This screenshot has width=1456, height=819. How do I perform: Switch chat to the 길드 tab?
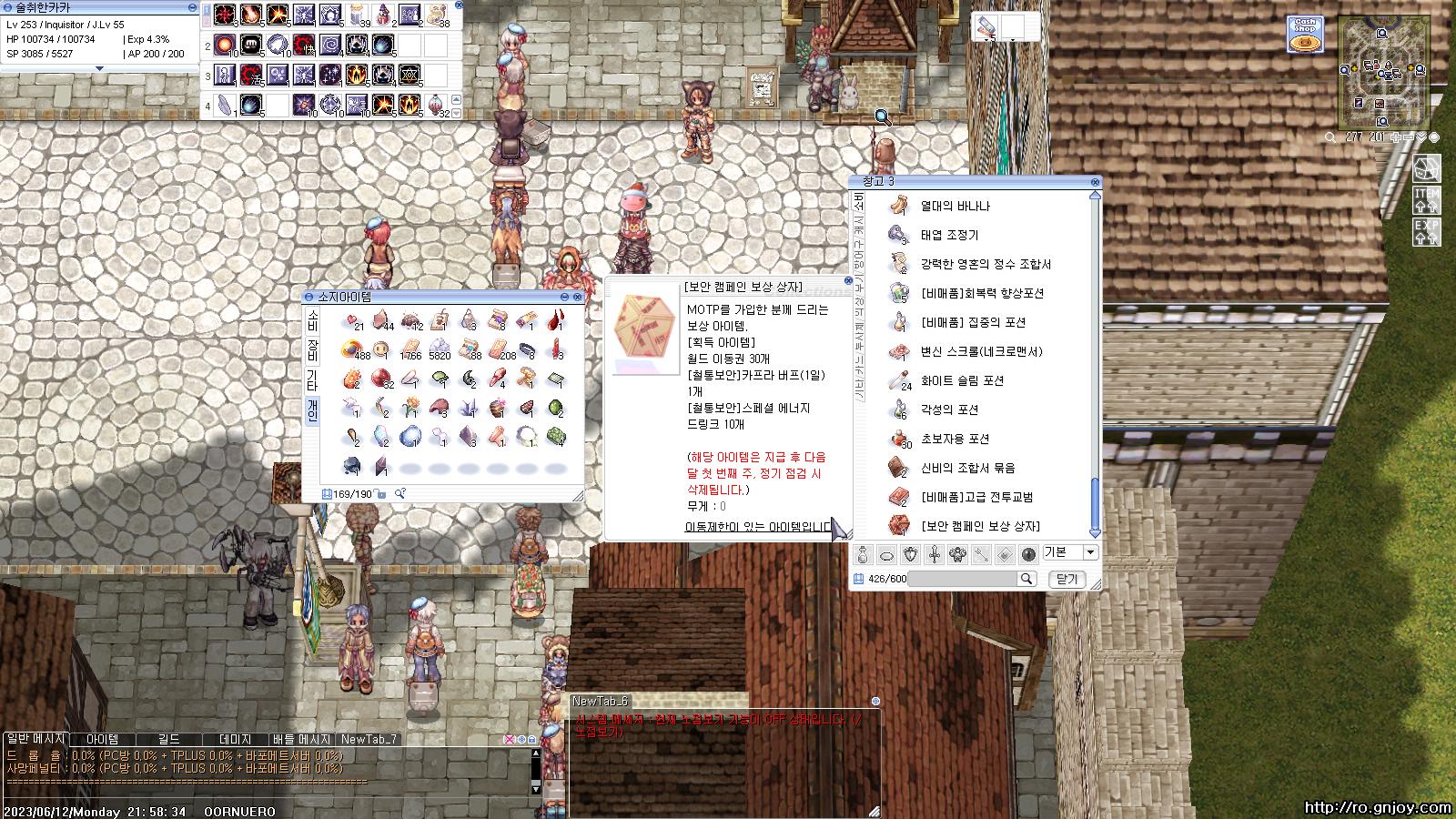pyautogui.click(x=168, y=740)
